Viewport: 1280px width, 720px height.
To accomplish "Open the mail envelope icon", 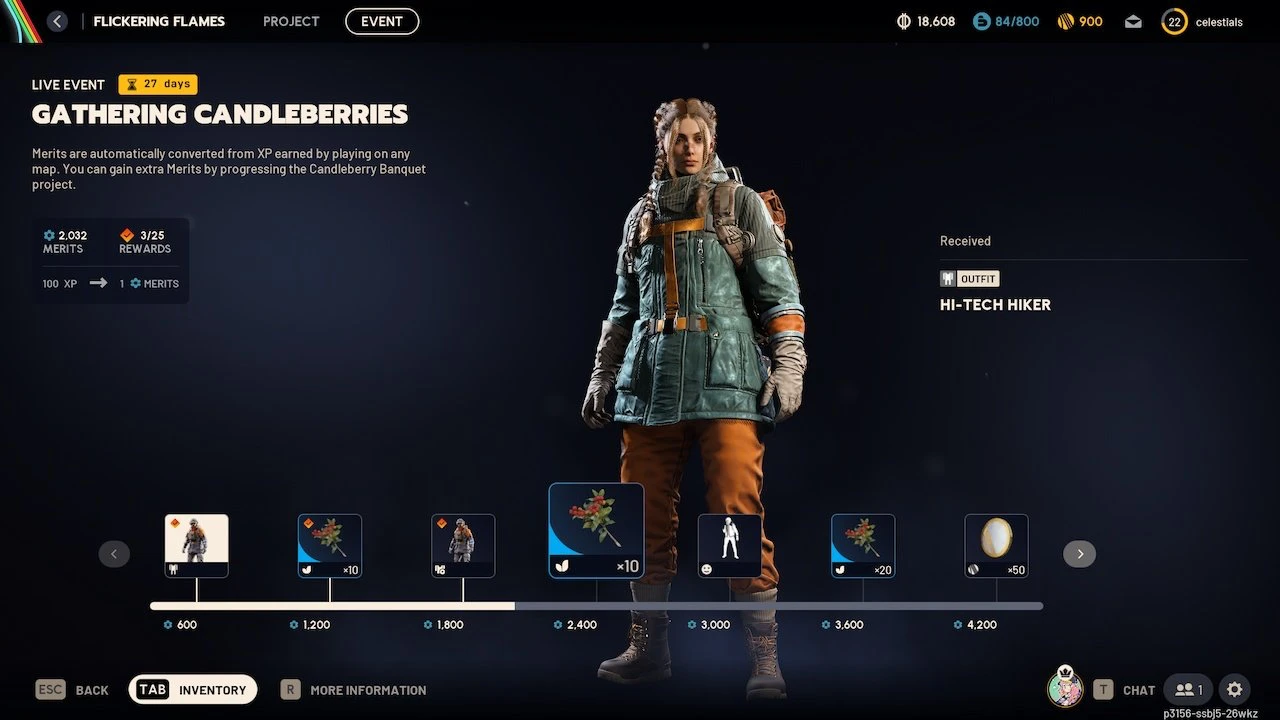I will (1133, 21).
